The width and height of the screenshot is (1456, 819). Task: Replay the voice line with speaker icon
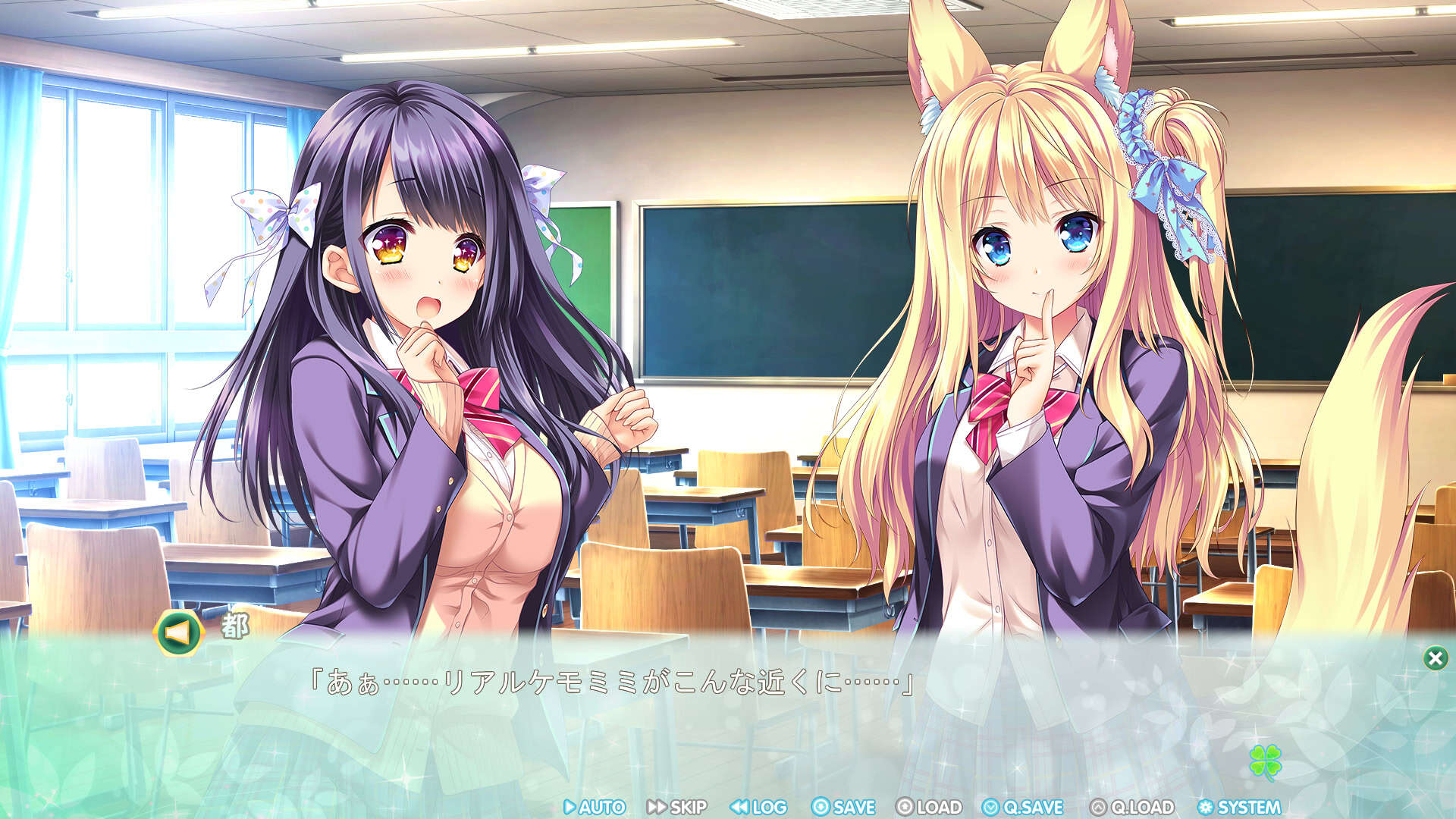pos(178,632)
